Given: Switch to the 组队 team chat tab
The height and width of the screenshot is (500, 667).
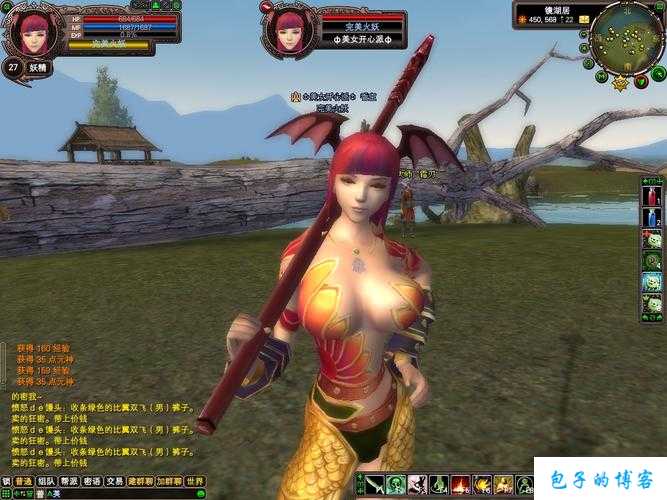Looking at the screenshot, I should [46, 481].
